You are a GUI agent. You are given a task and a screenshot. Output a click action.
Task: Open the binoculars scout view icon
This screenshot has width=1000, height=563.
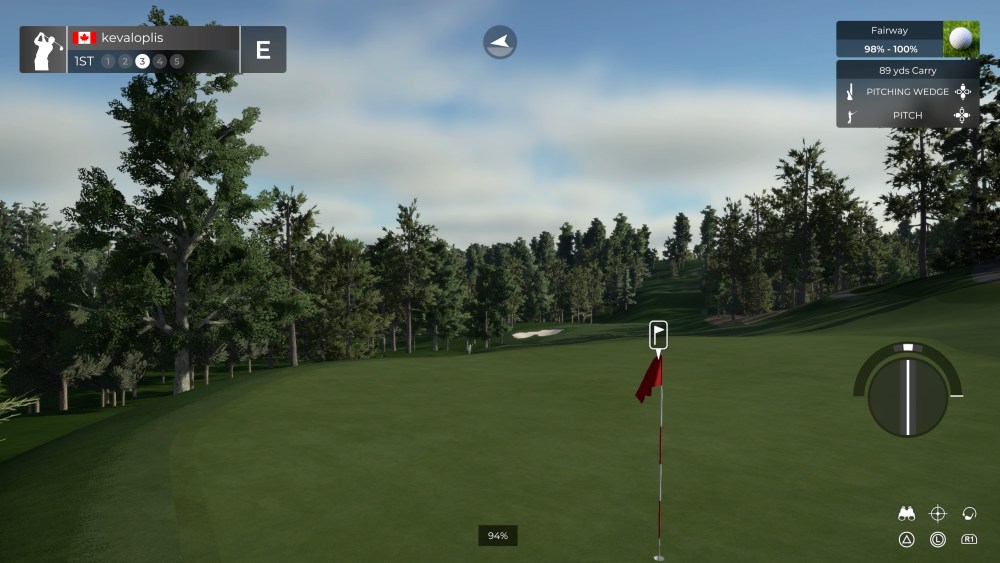coord(907,514)
